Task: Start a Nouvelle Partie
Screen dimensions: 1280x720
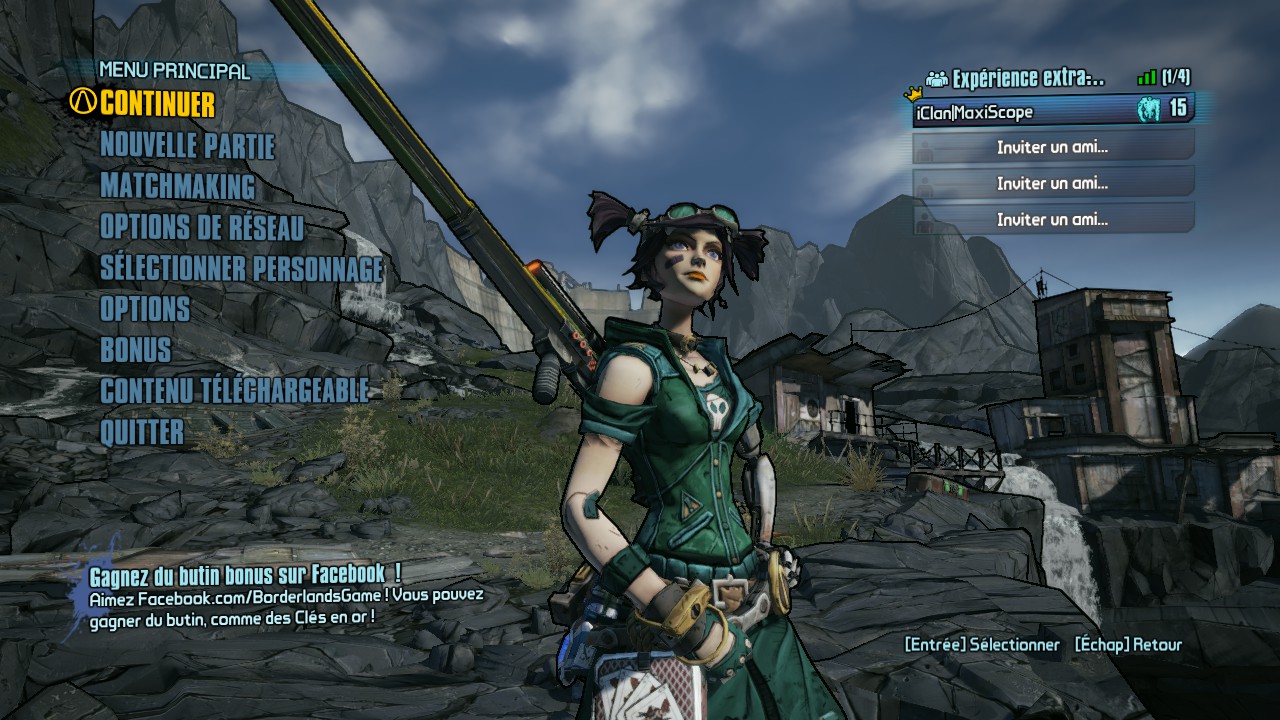Action: click(187, 146)
